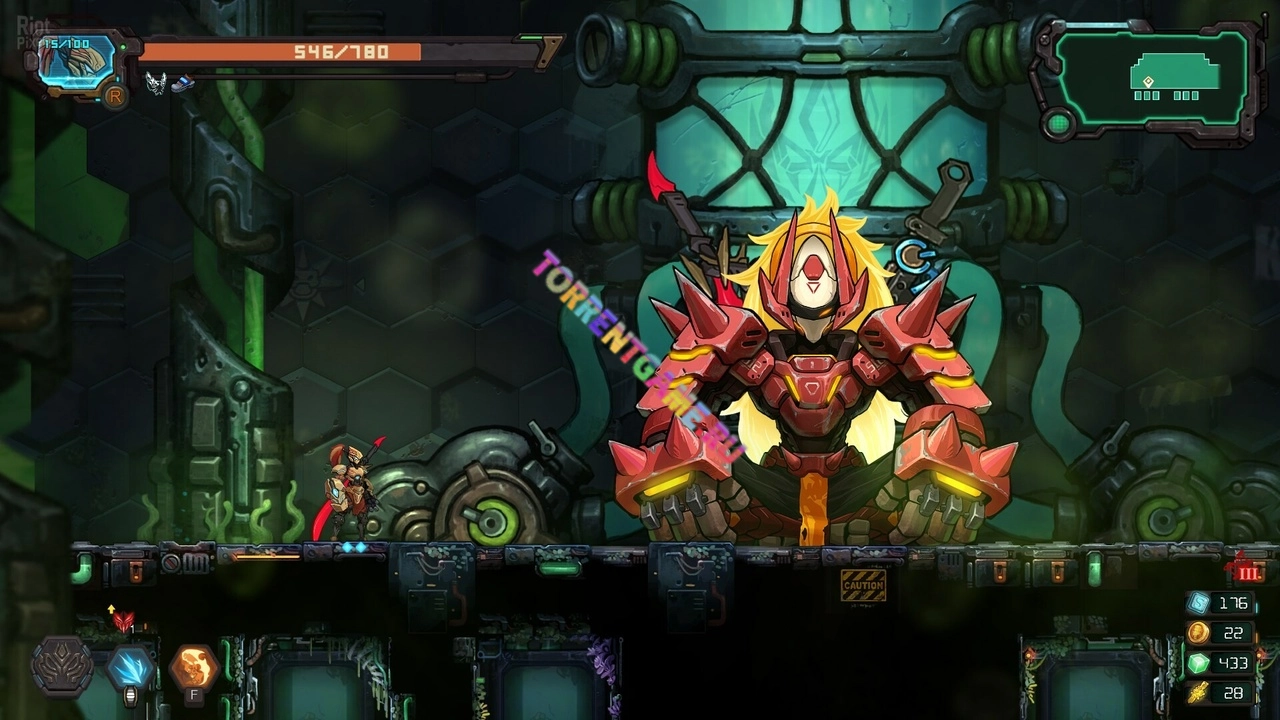Viewport: 1280px width, 720px height.
Task: Select the grey locked emblem skill slot
Action: click(x=63, y=666)
